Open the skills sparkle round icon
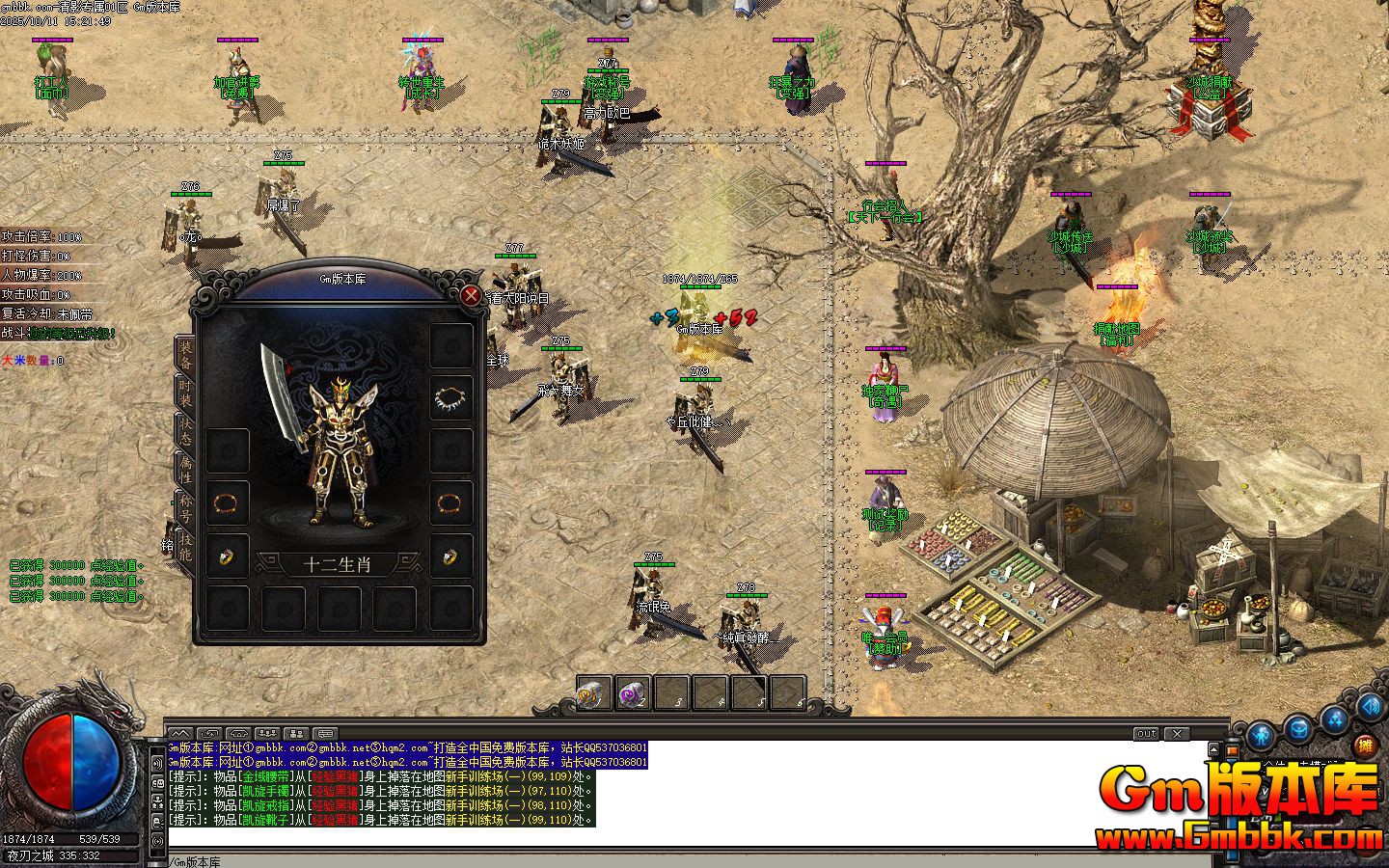This screenshot has width=1389, height=868. click(1336, 719)
